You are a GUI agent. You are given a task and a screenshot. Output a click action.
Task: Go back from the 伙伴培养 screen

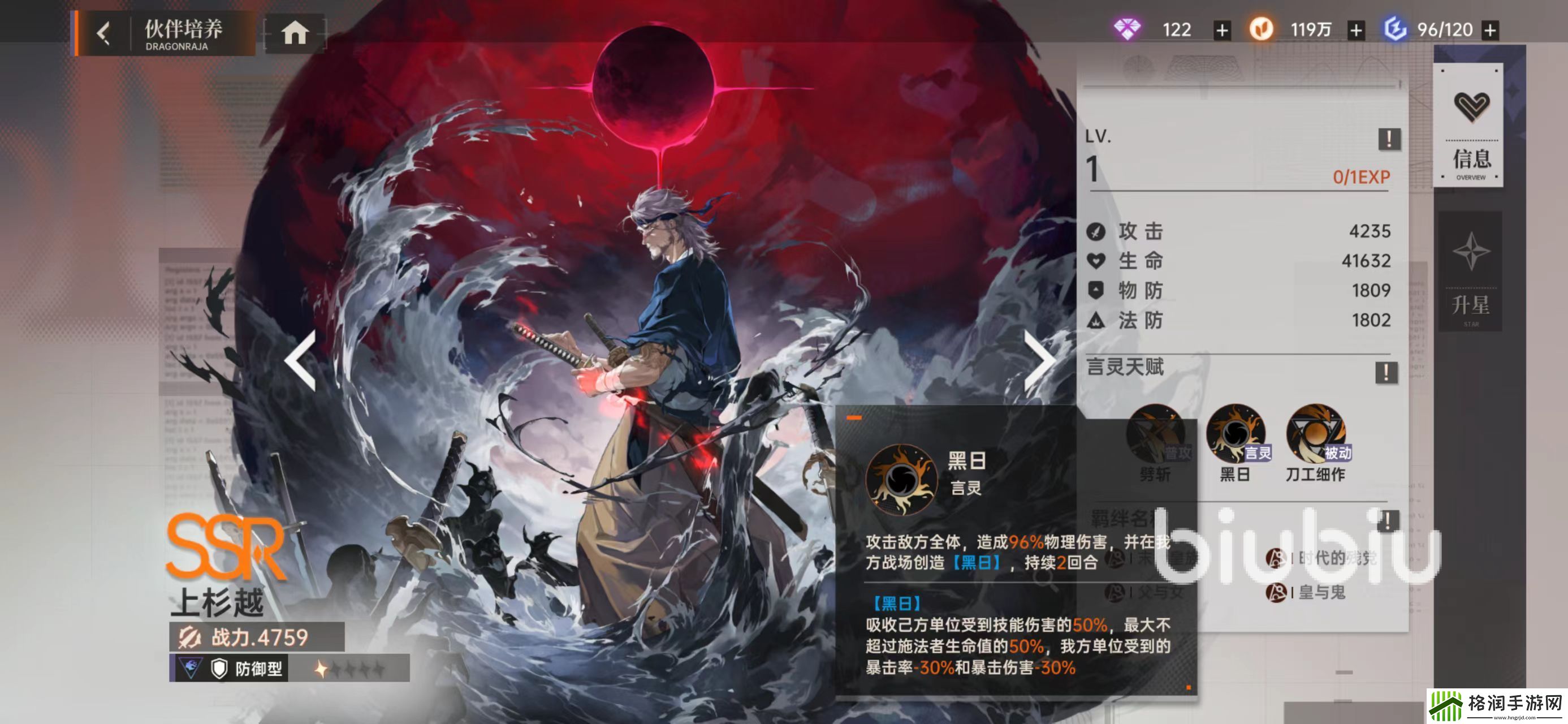[104, 33]
